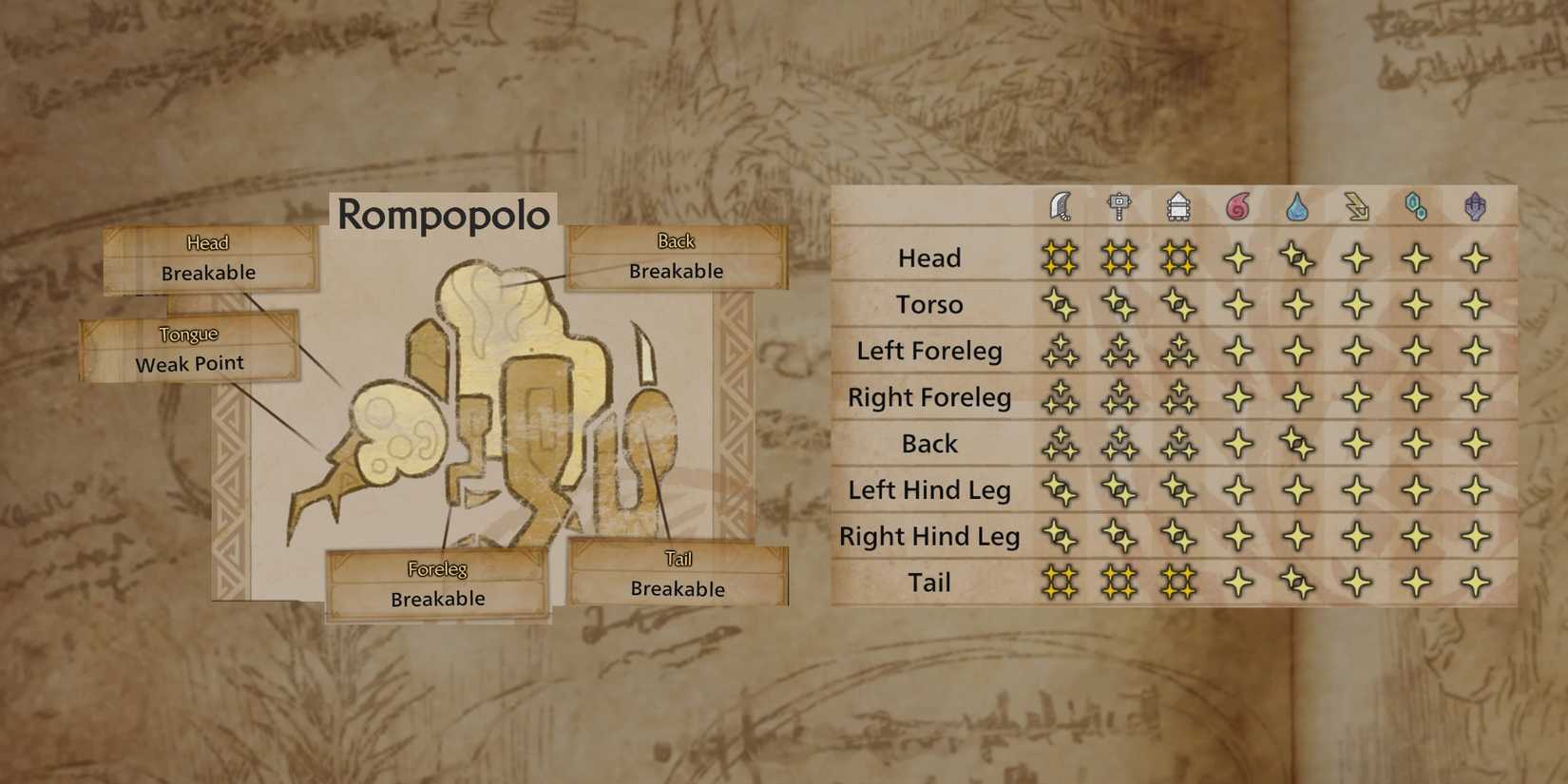Click the Rompopolo title text
This screenshot has height=784, width=1568.
pyautogui.click(x=443, y=217)
